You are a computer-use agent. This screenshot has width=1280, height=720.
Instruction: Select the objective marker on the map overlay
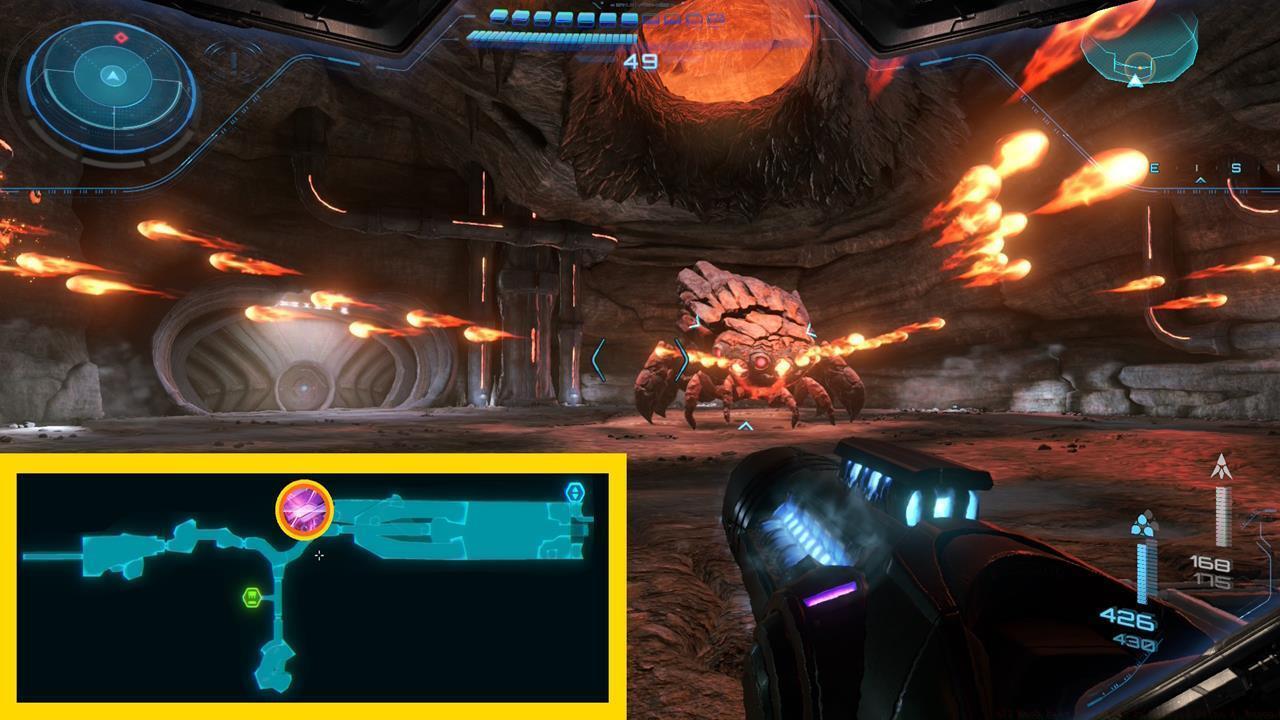(303, 510)
